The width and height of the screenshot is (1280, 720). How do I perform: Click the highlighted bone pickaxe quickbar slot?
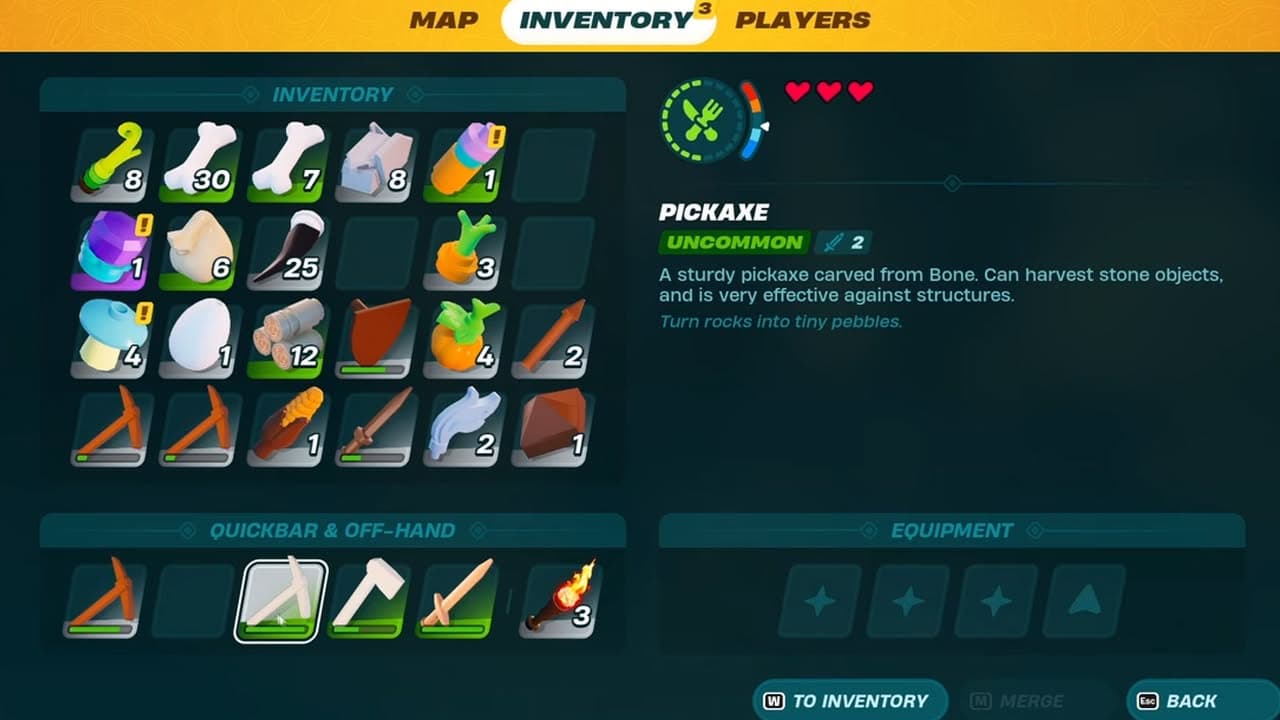[x=281, y=600]
